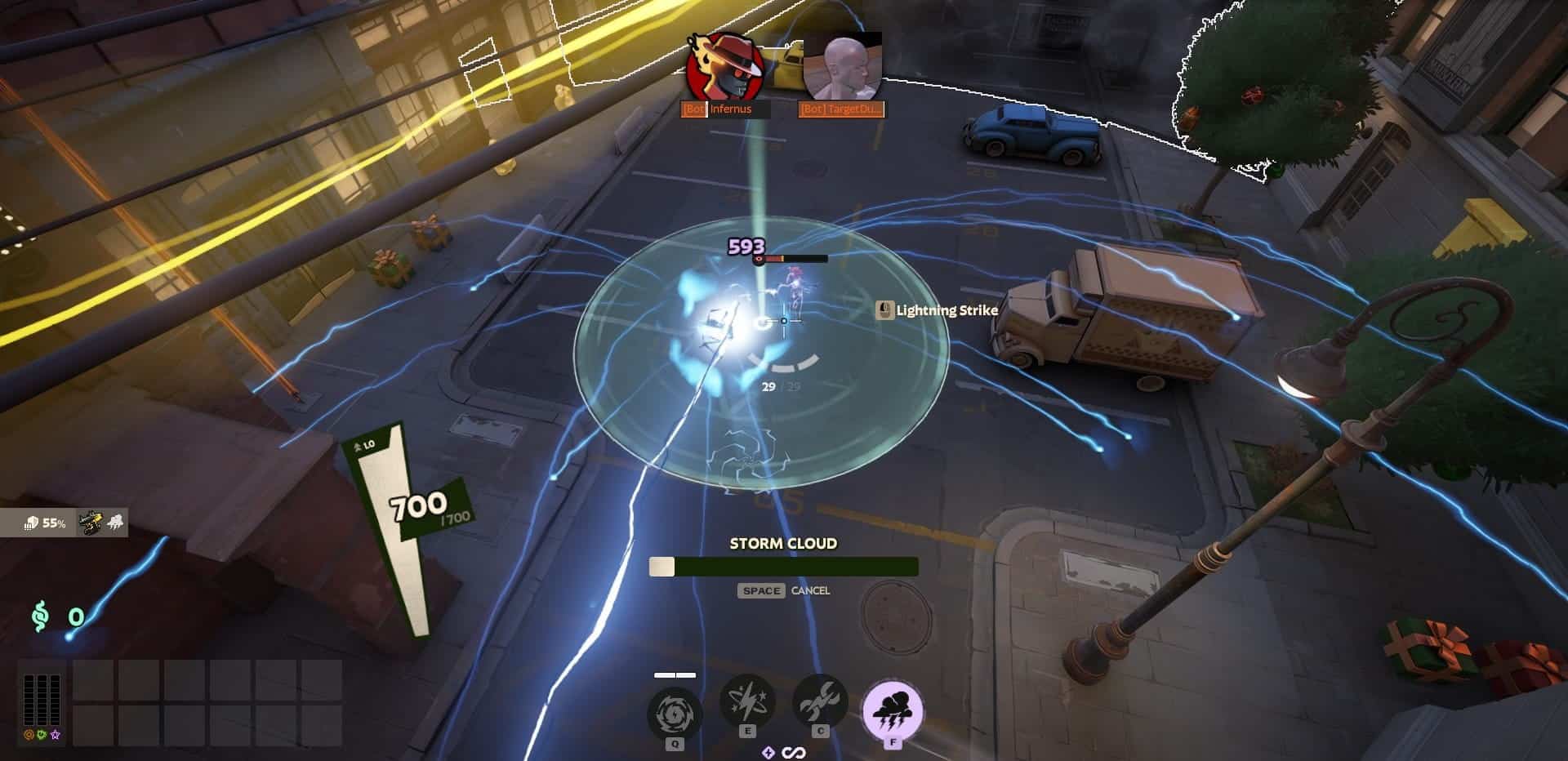Click the infinity ammo symbol above the ability bar
The height and width of the screenshot is (761, 1568).
793,752
